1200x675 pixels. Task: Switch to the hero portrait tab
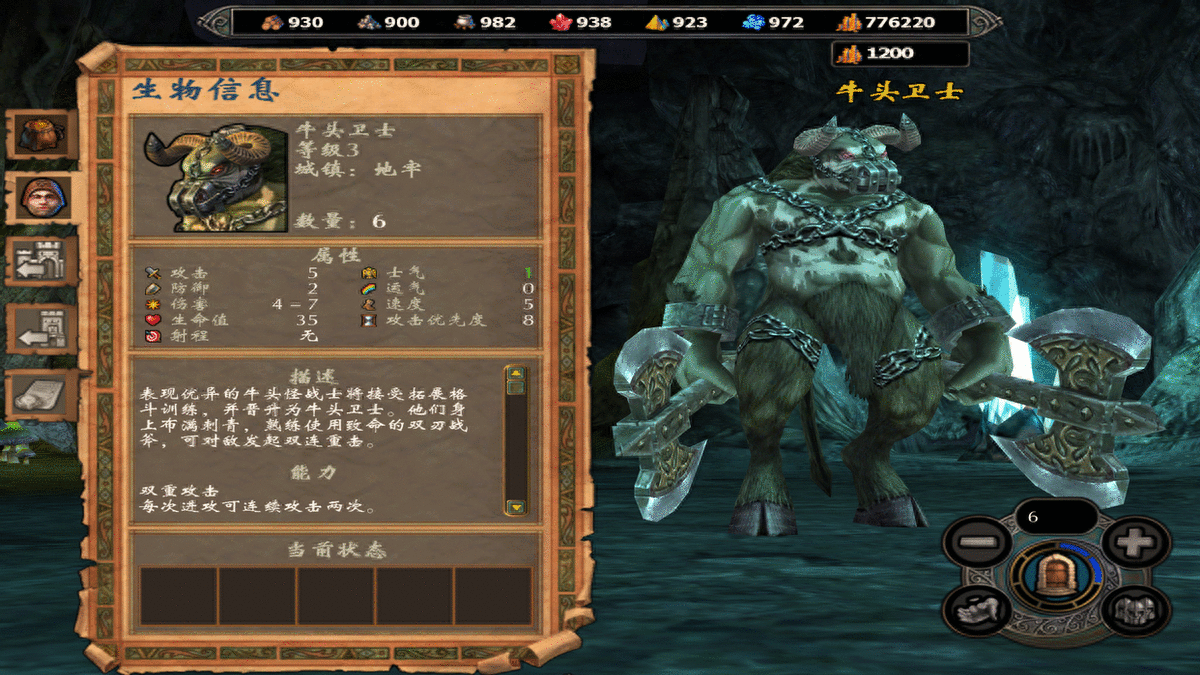(41, 199)
